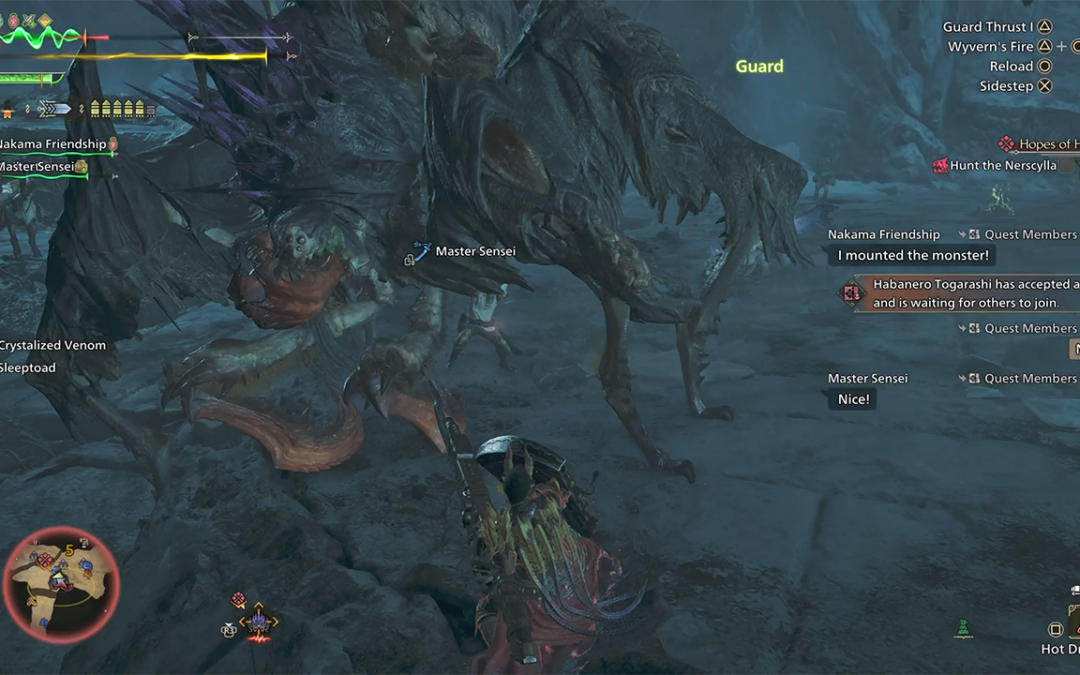The height and width of the screenshot is (675, 1080).
Task: Select the Sleeptoad nearby item entry
Action: coord(28,368)
